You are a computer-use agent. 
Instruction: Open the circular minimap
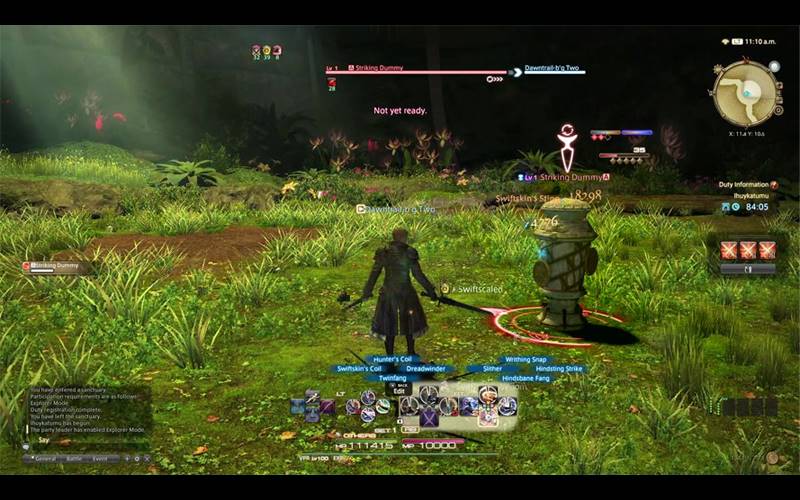coord(744,93)
